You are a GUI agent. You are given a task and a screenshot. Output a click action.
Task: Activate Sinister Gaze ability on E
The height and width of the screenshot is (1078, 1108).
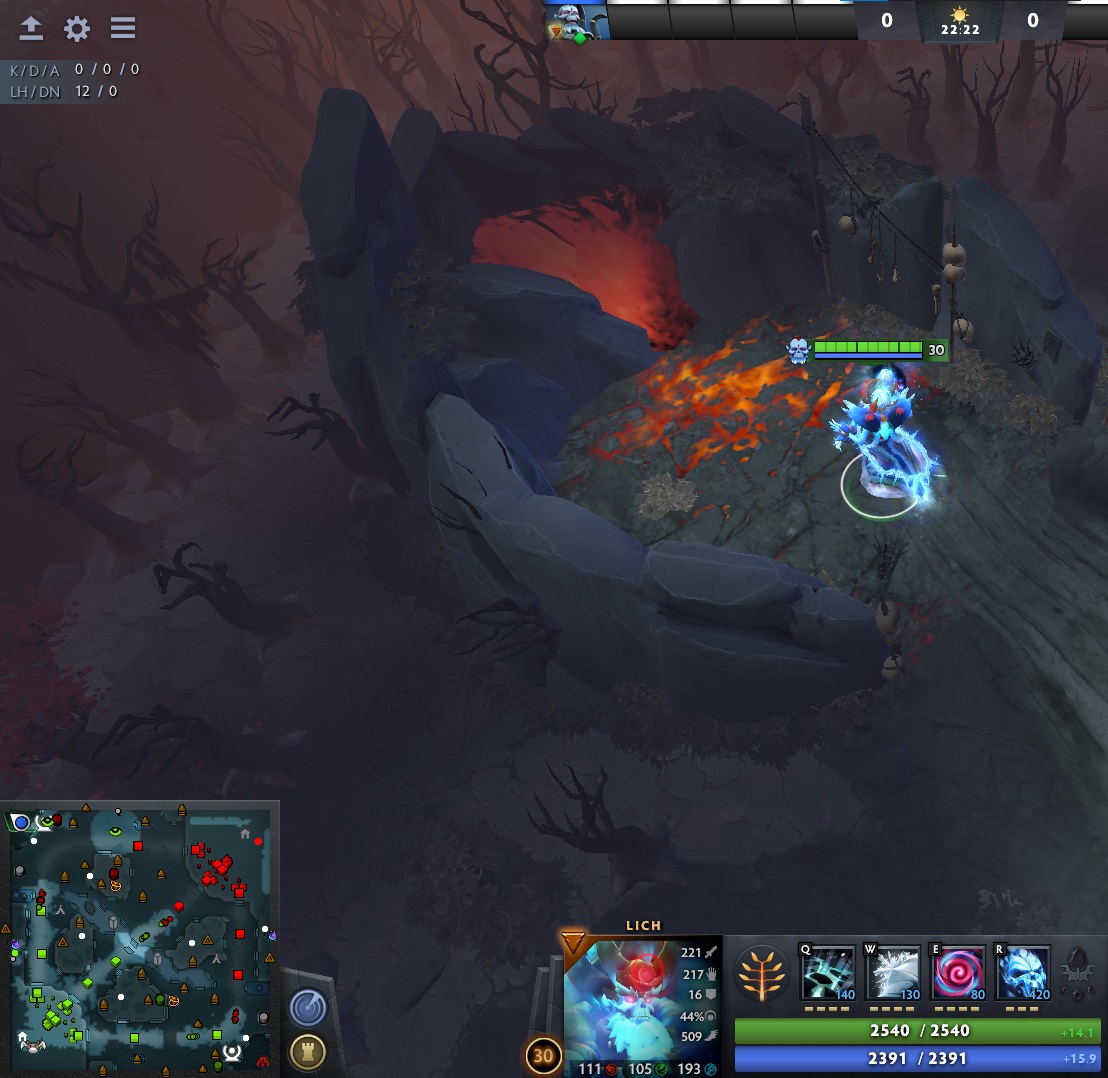pyautogui.click(x=958, y=973)
